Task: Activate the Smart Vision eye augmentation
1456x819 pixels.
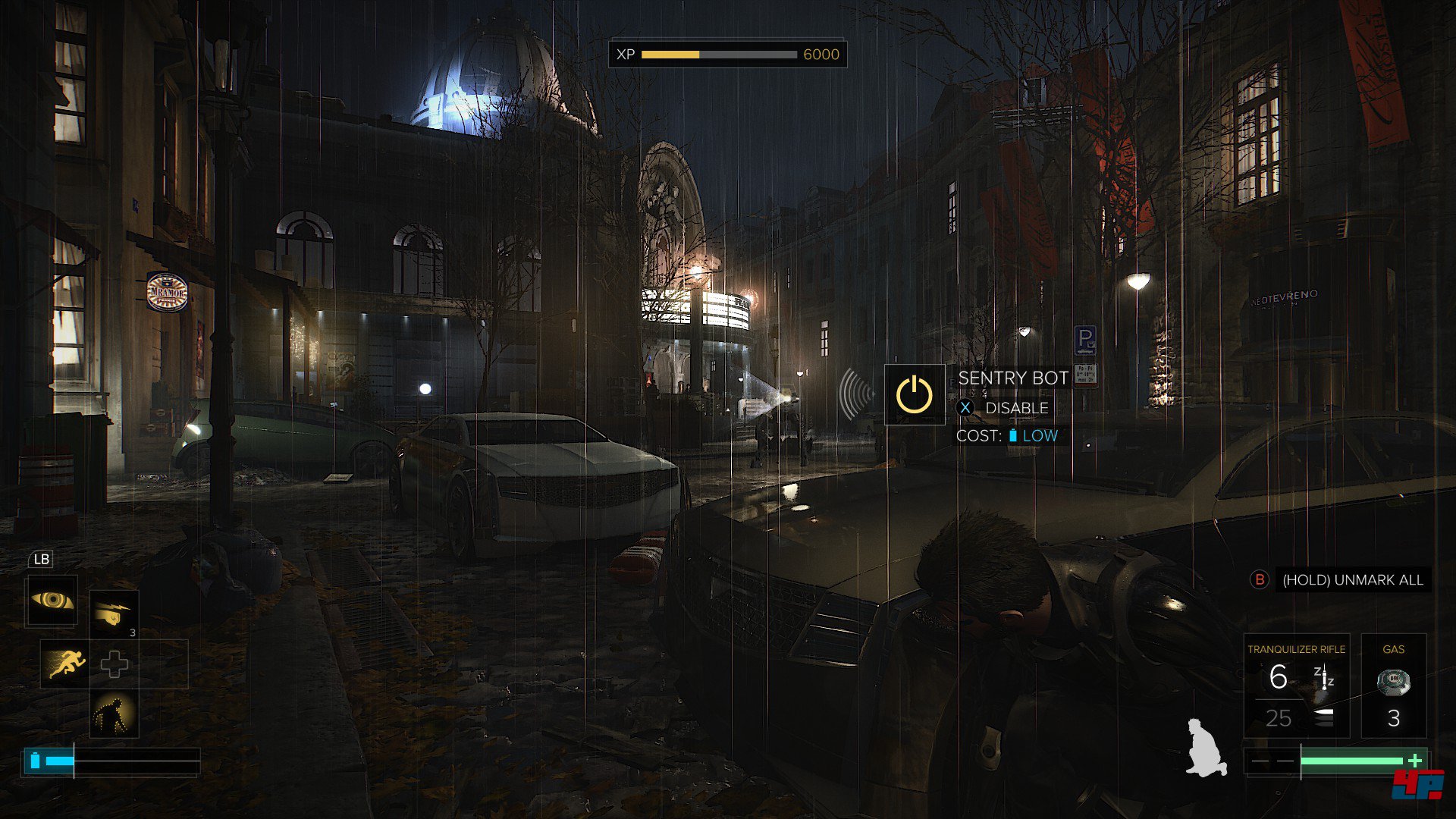Action: [52, 601]
